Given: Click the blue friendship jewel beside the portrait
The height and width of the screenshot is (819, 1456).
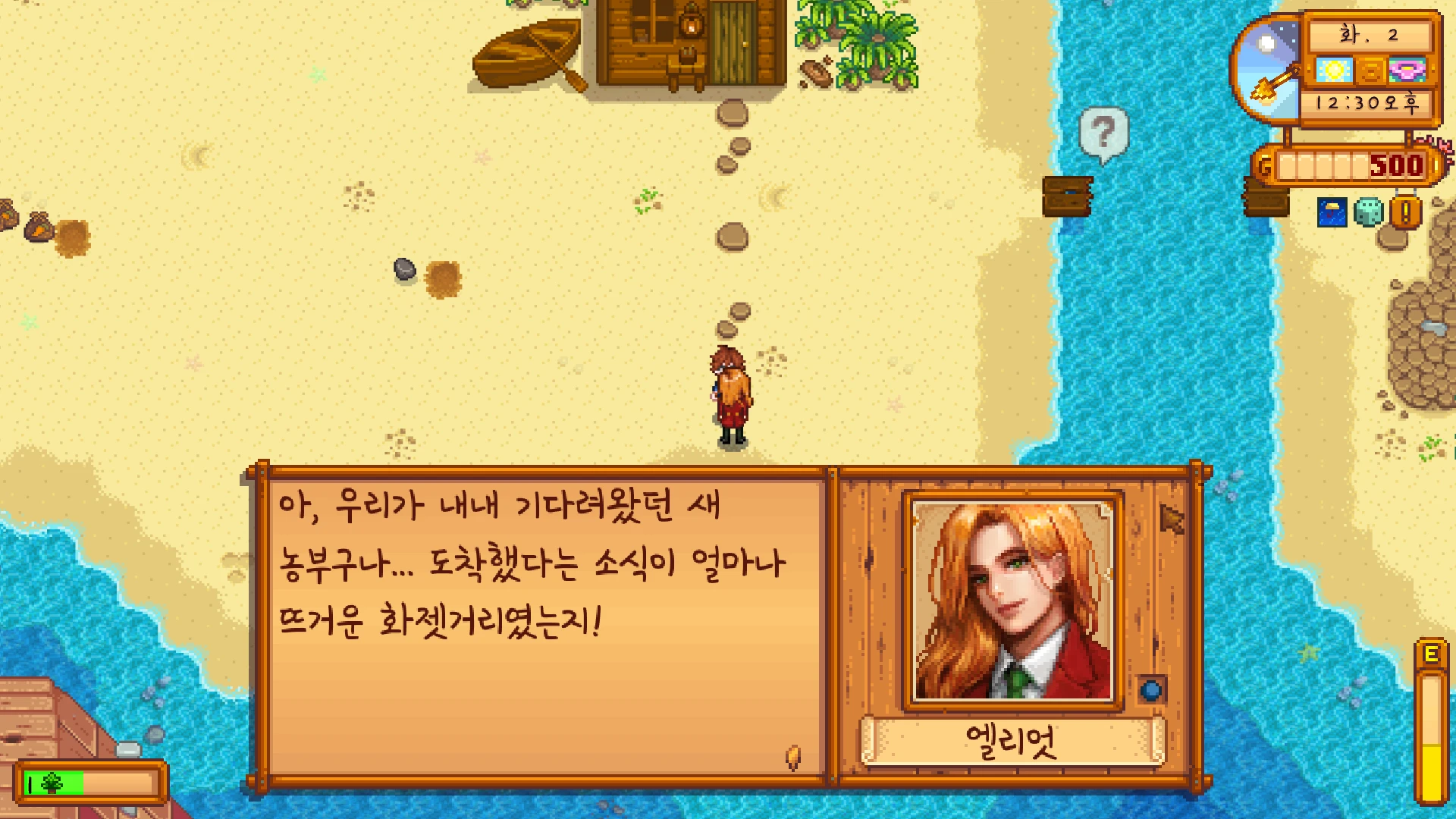Looking at the screenshot, I should (x=1151, y=690).
